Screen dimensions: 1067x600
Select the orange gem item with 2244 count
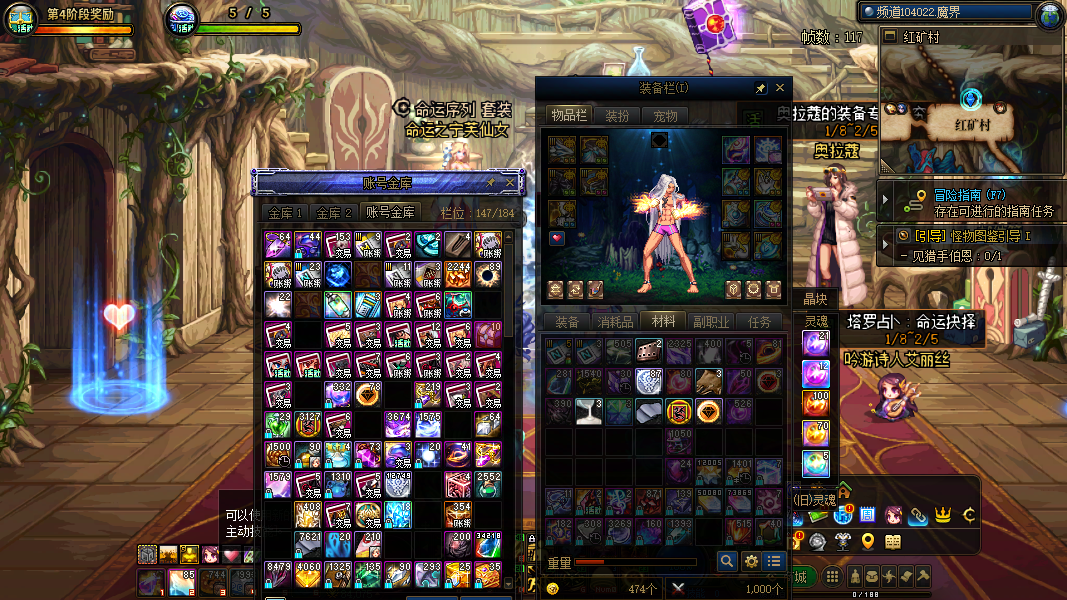click(x=459, y=274)
